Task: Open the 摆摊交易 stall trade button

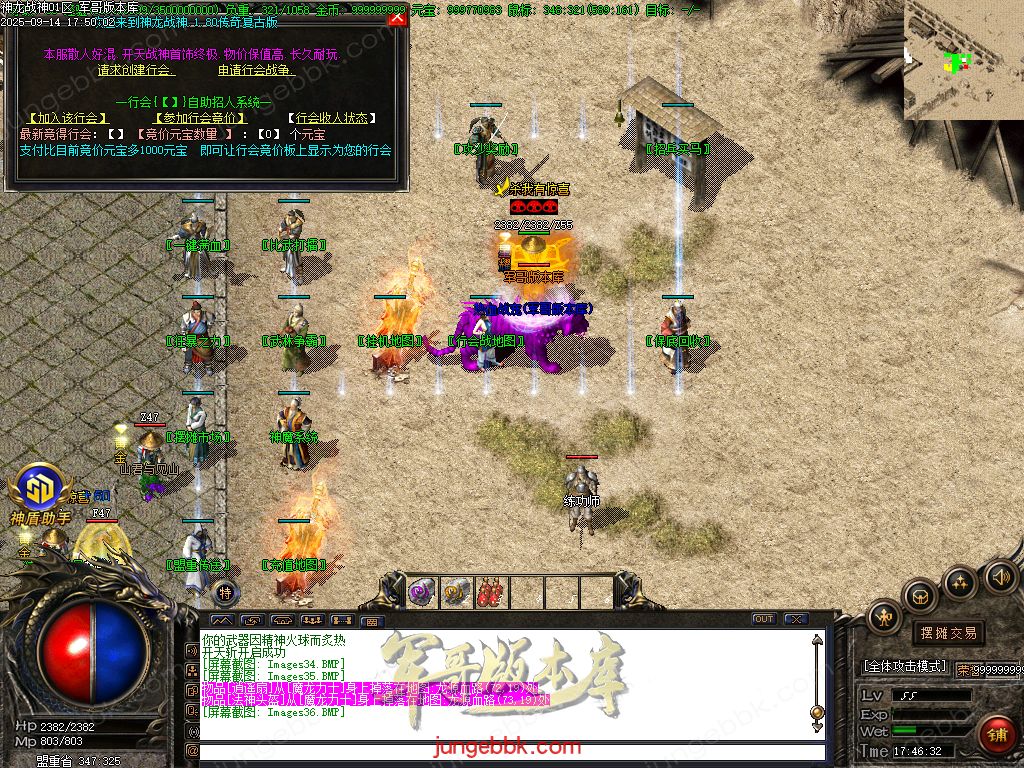Action: point(948,633)
